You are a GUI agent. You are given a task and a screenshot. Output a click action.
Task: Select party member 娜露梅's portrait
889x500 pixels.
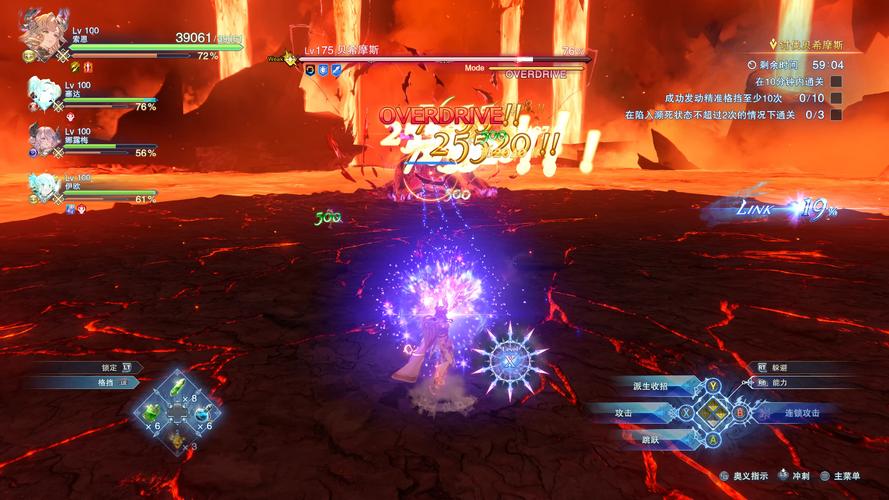[43, 139]
